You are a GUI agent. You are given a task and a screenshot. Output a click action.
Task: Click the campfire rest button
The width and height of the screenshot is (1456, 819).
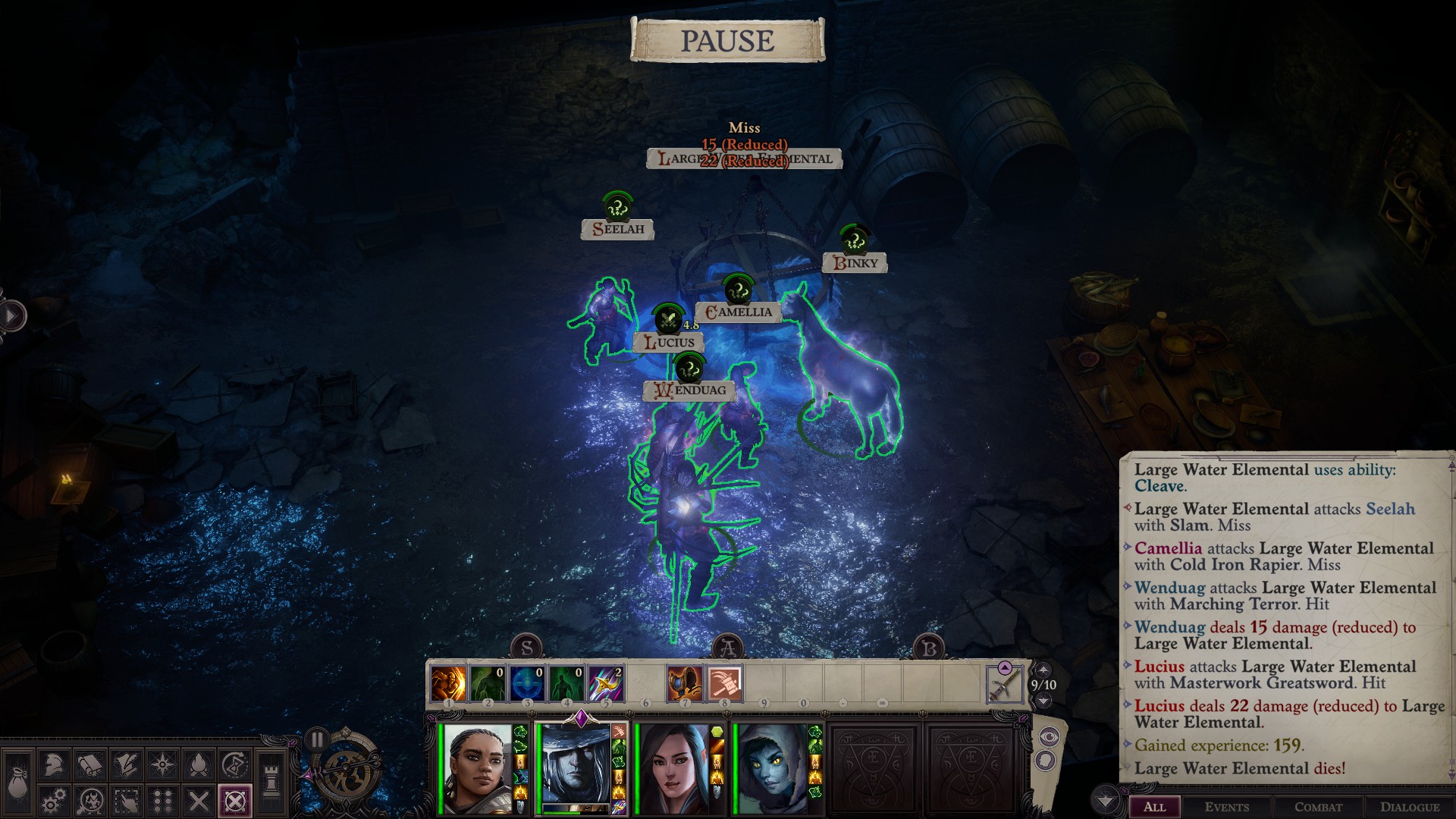tap(199, 764)
